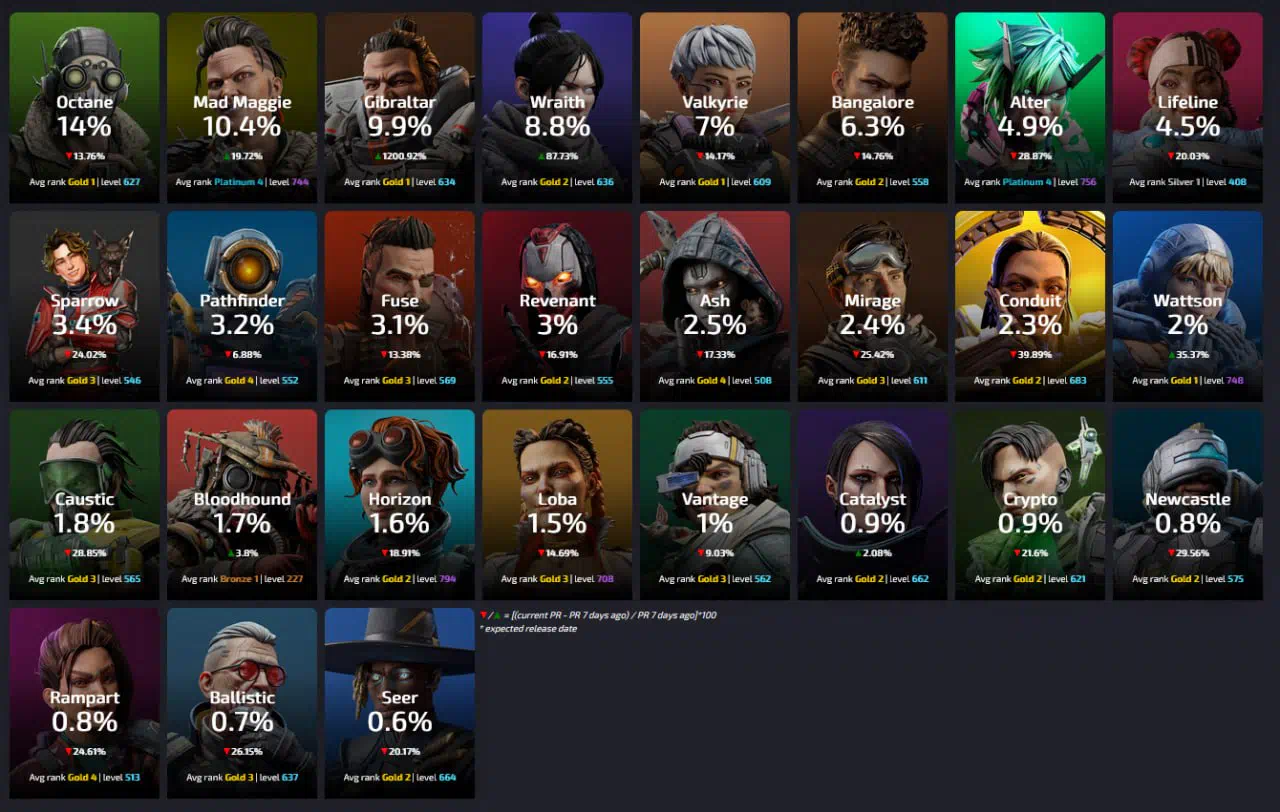Choose the yellow Conduit card

(x=1030, y=305)
